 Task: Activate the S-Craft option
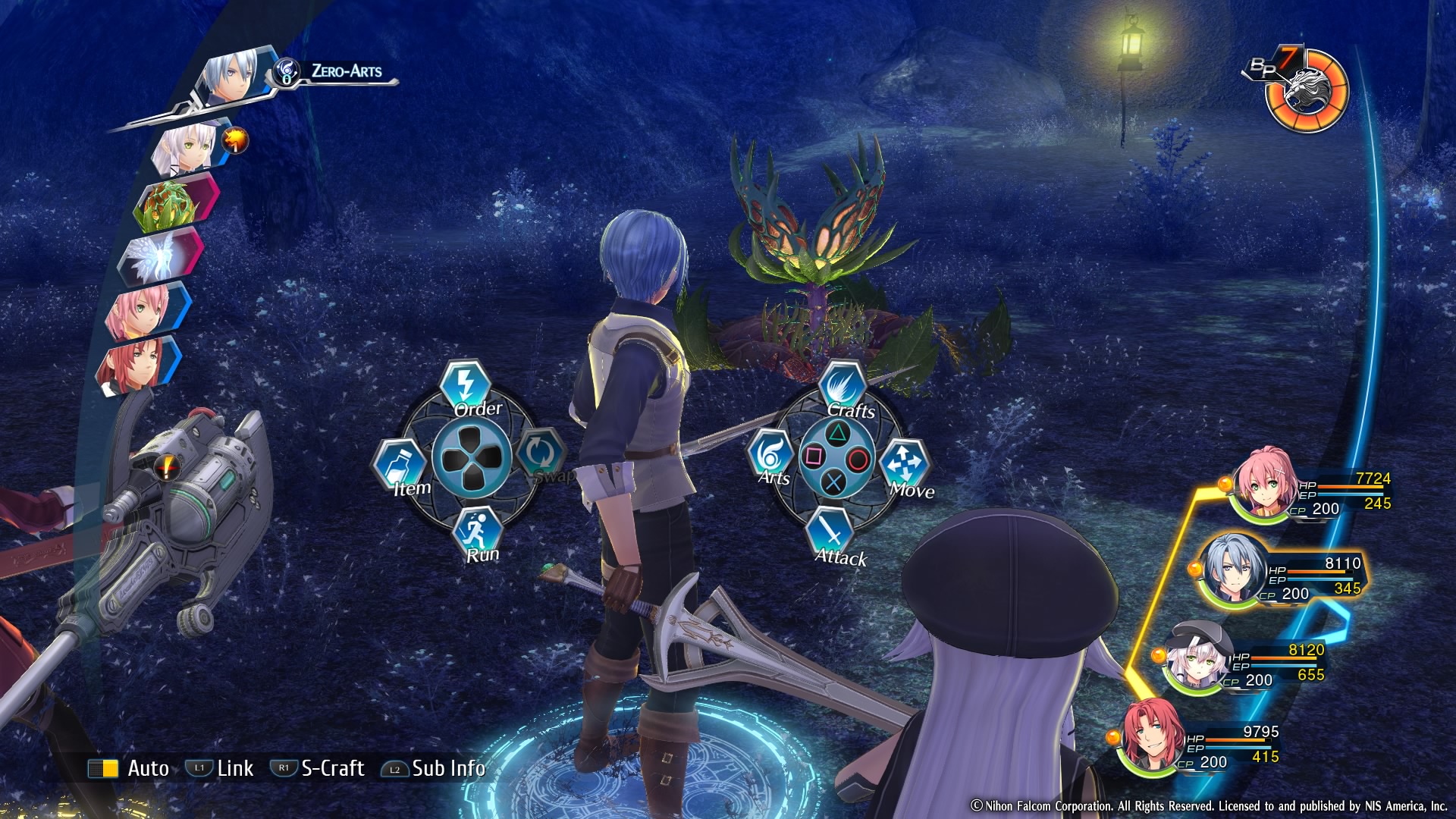point(318,768)
